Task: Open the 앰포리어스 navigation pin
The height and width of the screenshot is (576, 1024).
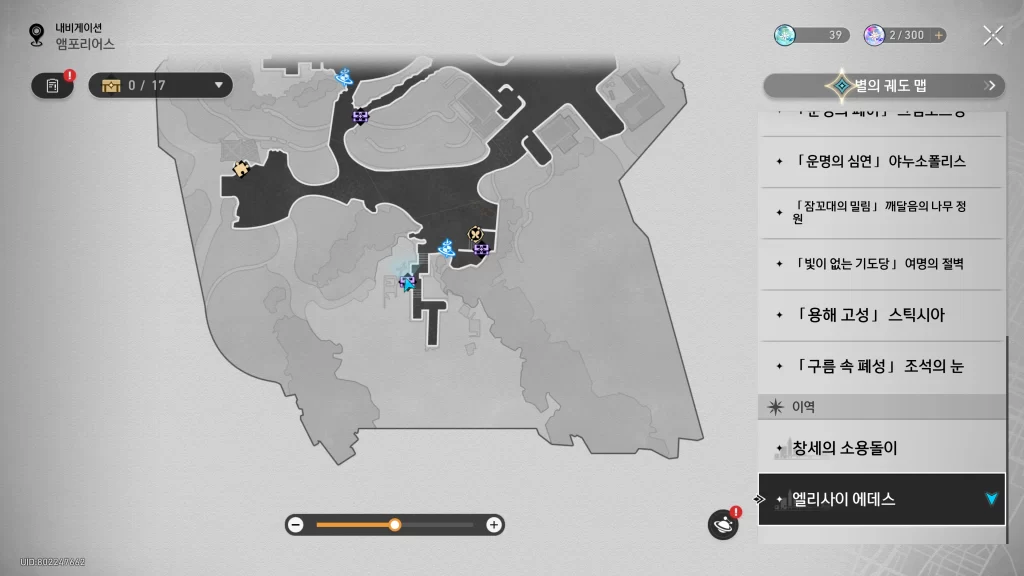Action: (x=38, y=36)
